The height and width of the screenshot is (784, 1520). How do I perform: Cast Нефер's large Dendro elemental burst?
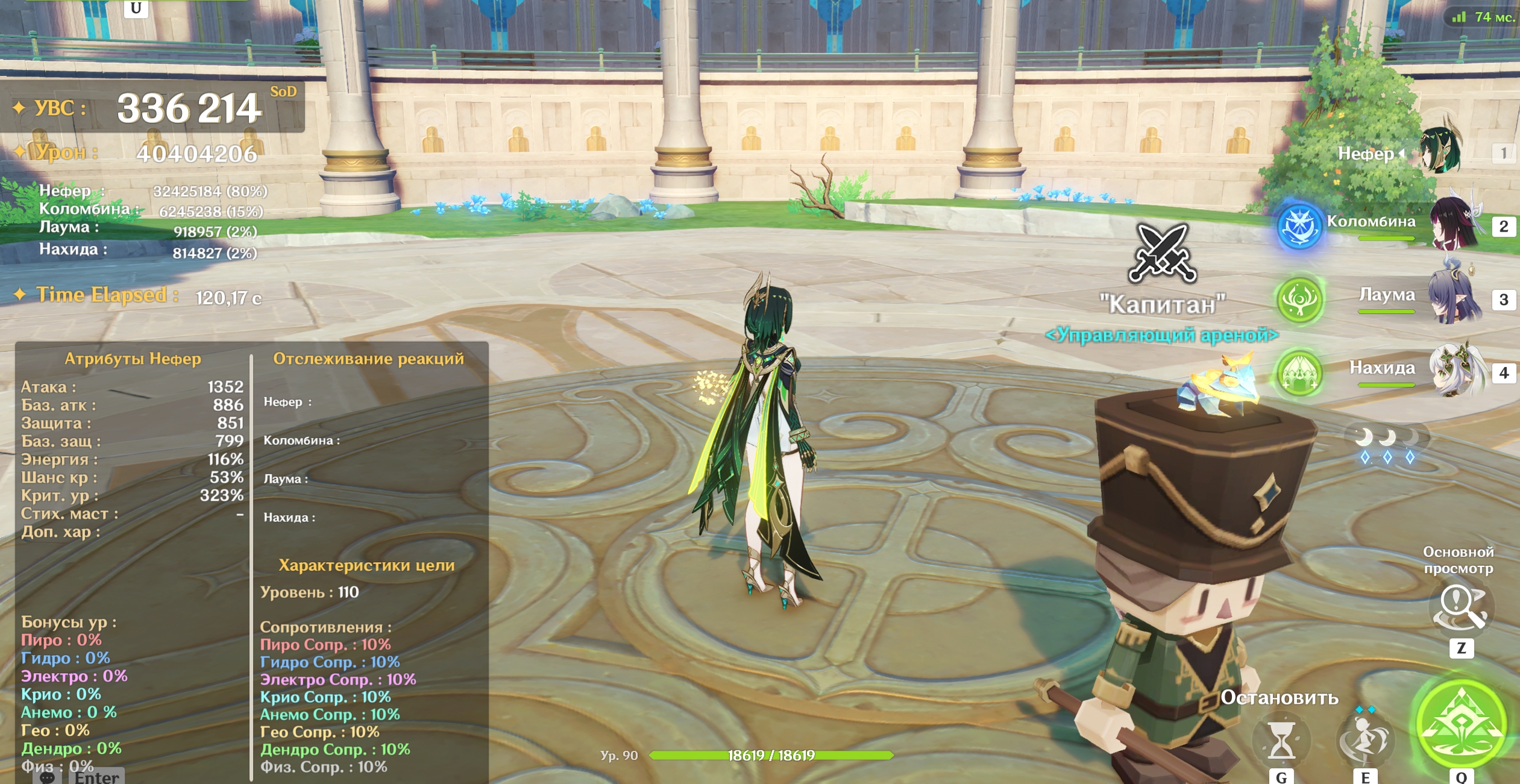(1461, 724)
